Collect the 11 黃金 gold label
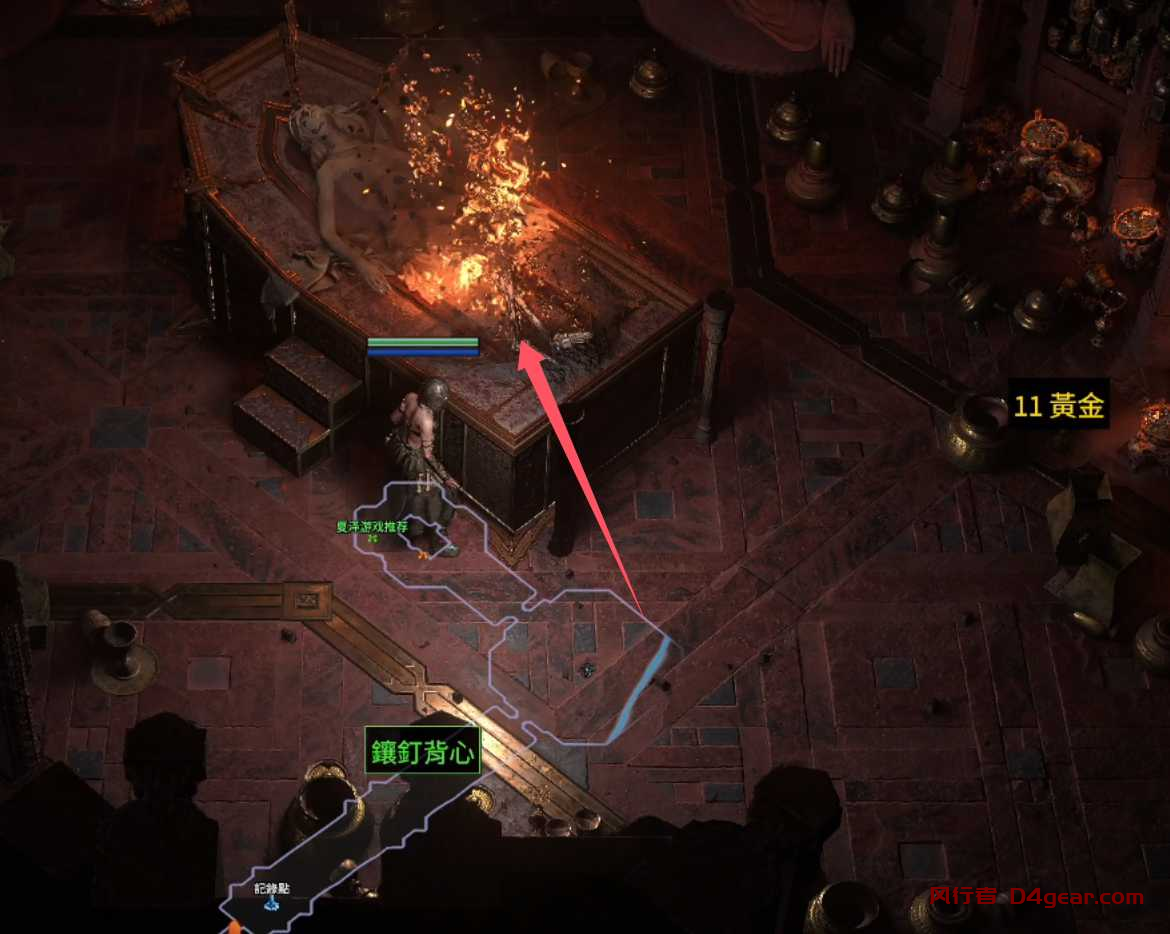 pos(1058,406)
